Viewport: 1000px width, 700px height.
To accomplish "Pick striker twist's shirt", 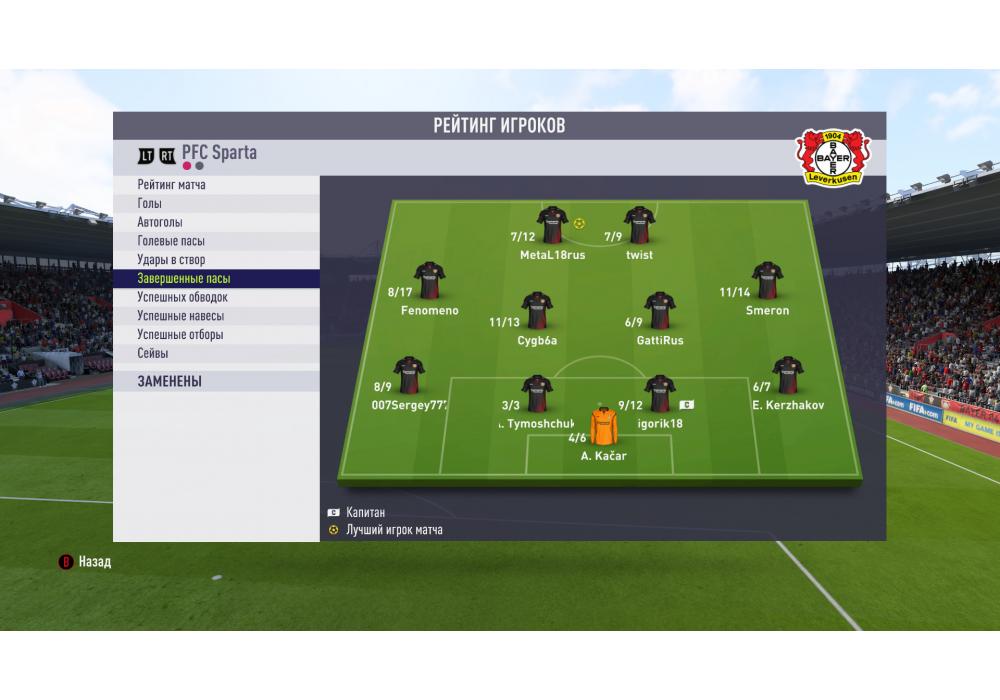I will coord(639,226).
